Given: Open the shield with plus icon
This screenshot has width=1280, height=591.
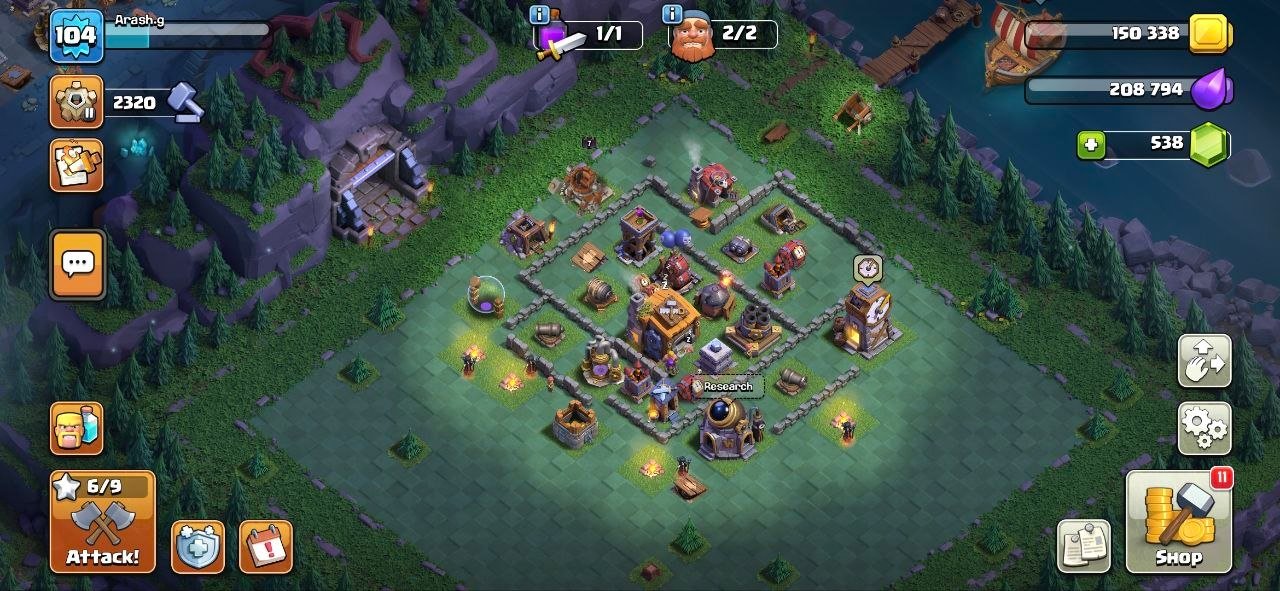Looking at the screenshot, I should (197, 547).
